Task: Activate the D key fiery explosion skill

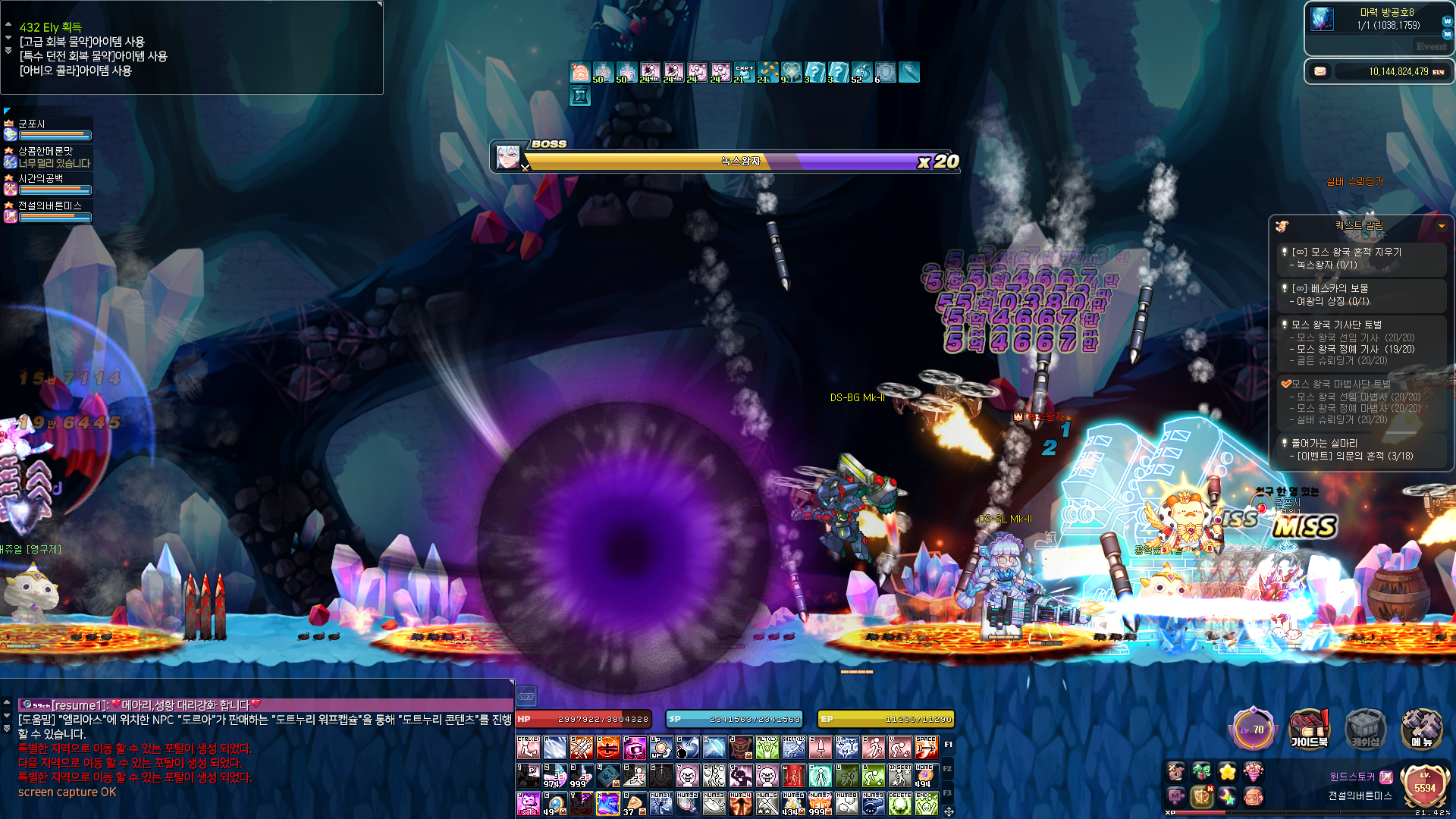Action: pos(607,748)
